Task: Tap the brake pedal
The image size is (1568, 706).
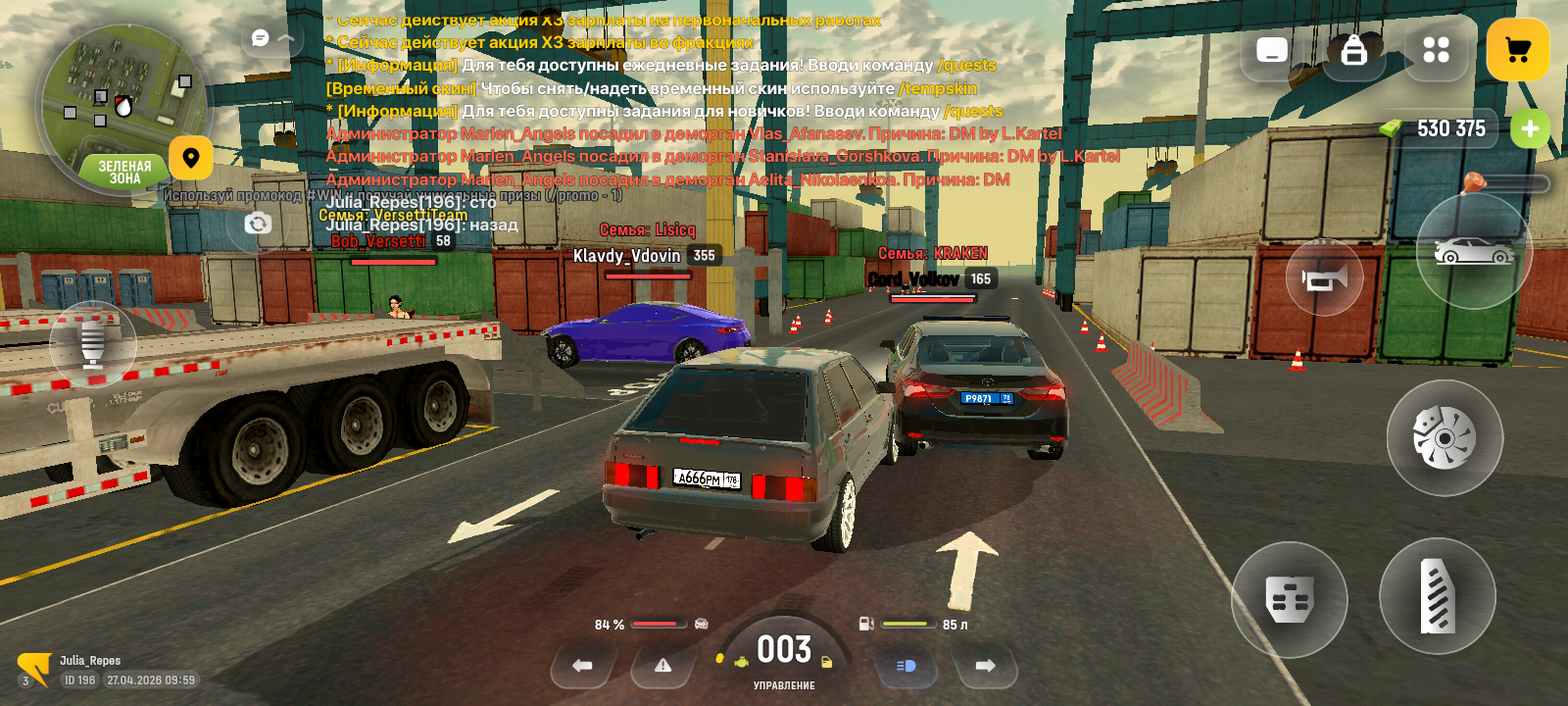Action: (1289, 599)
